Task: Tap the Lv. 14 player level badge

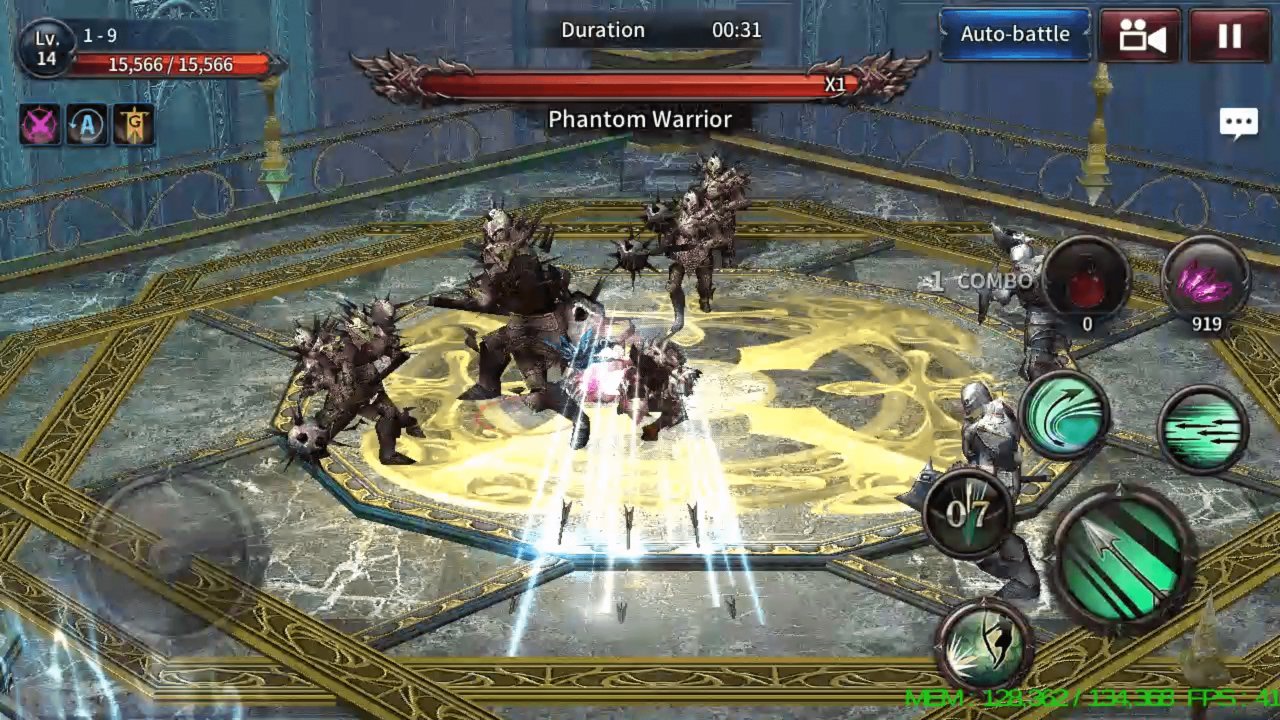Action: click(46, 48)
